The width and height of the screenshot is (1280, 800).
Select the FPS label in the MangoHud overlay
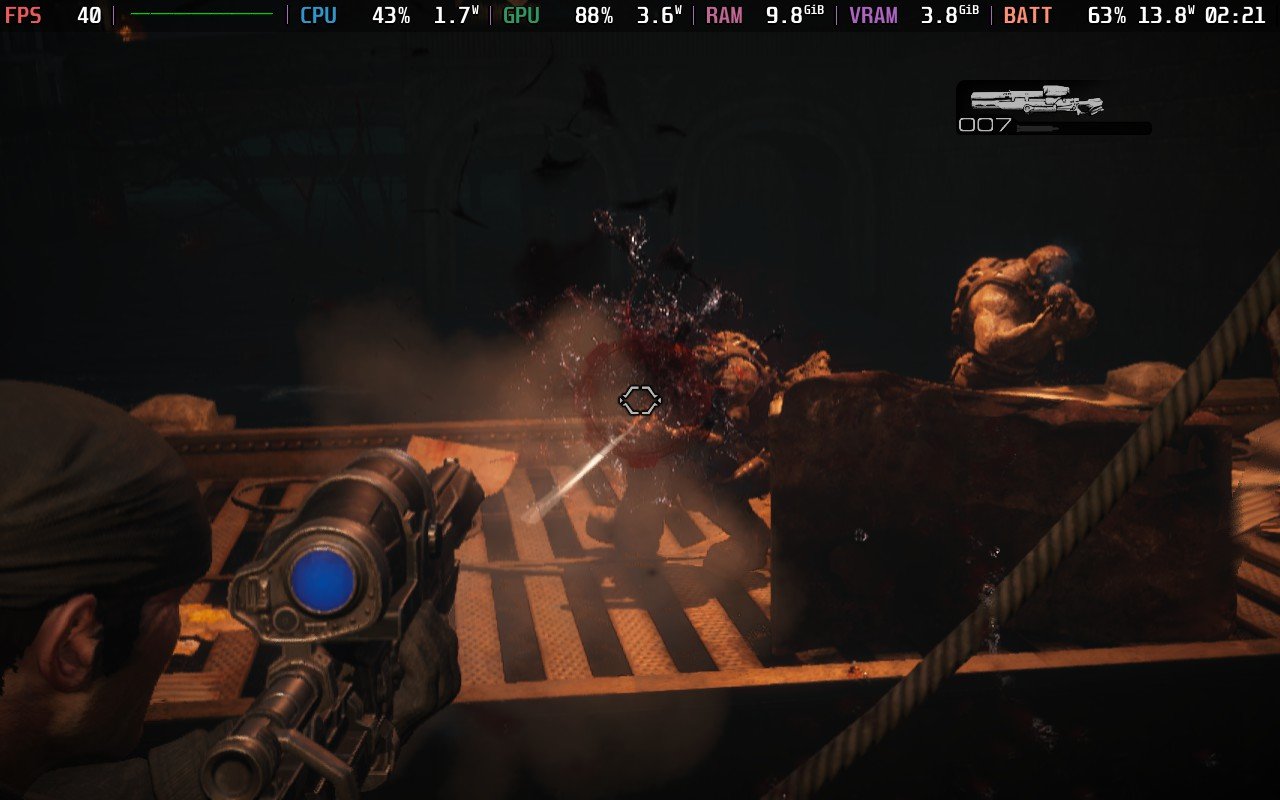pos(22,15)
